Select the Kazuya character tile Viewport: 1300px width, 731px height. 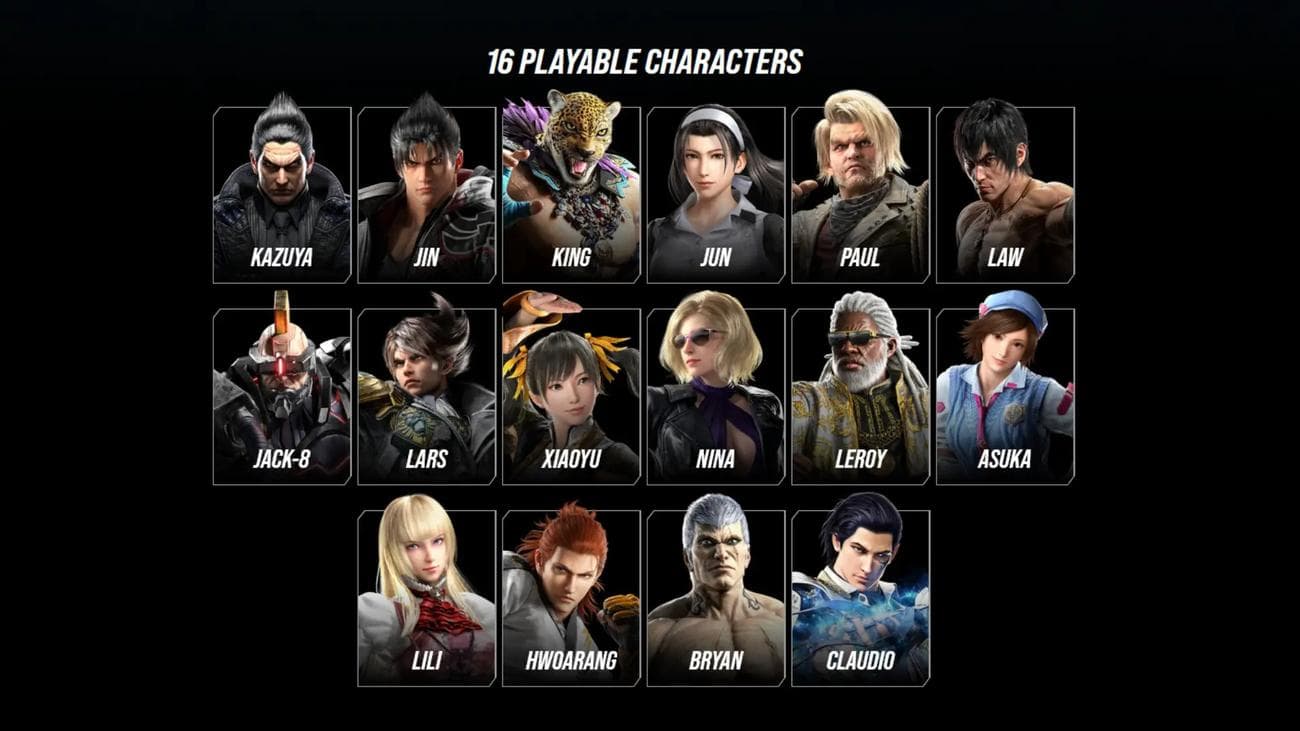pyautogui.click(x=282, y=195)
